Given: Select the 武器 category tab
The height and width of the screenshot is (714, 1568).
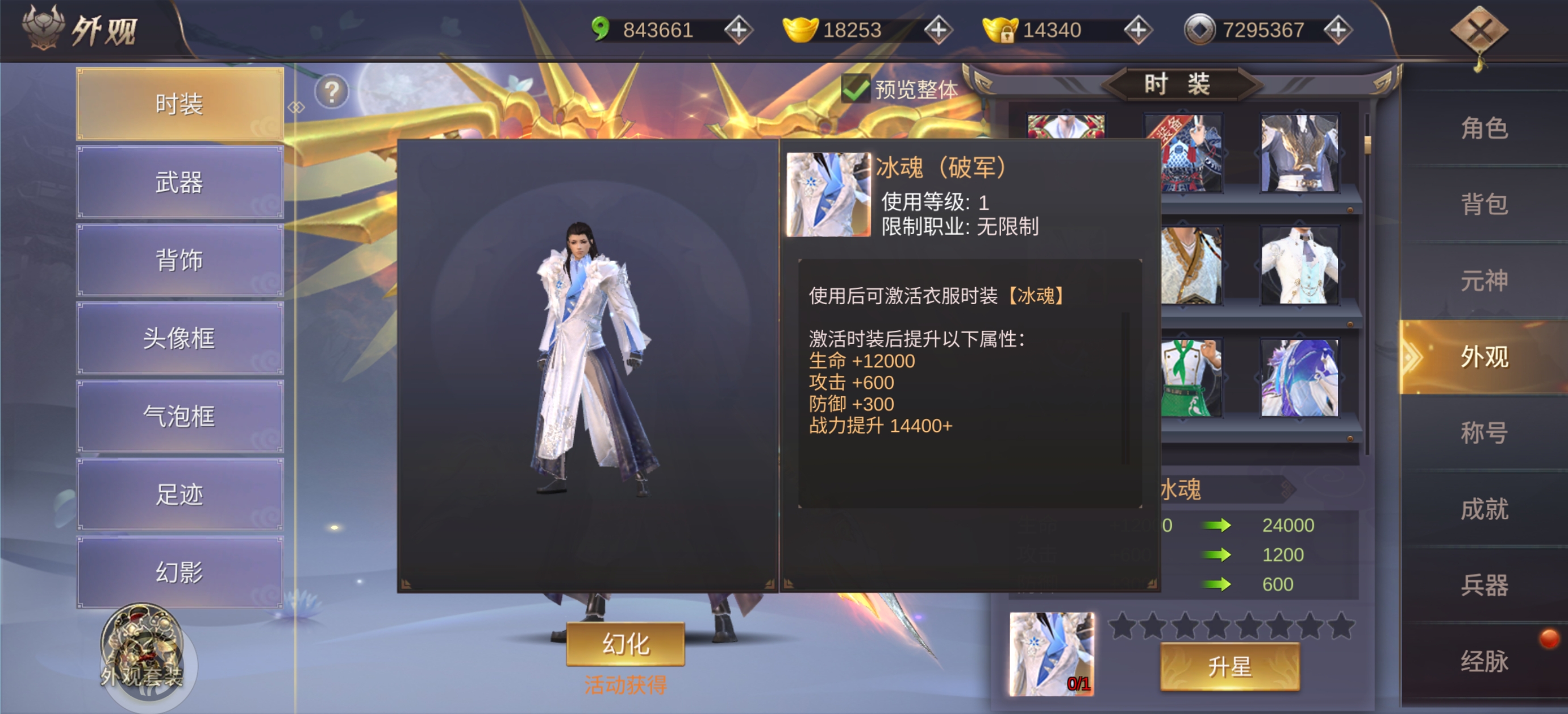Looking at the screenshot, I should coord(180,182).
